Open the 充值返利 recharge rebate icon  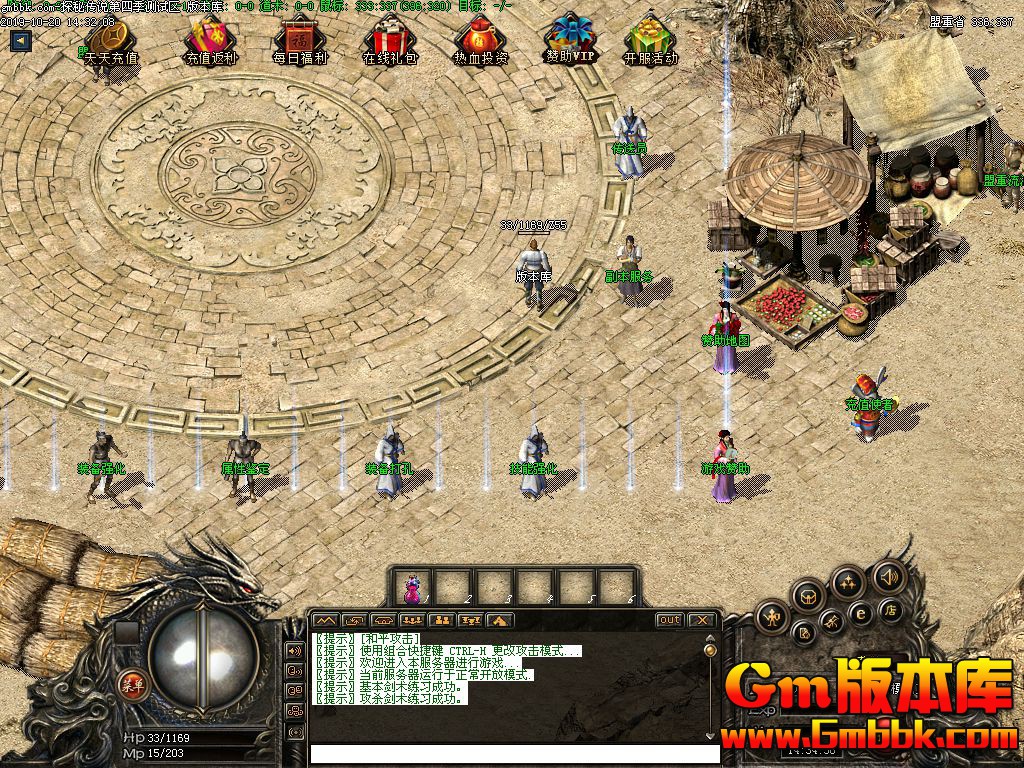210,43
